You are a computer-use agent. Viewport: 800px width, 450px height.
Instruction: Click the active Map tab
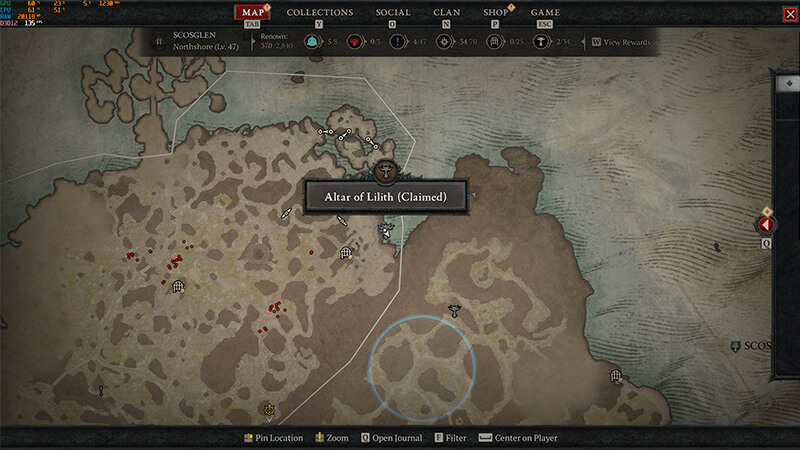coord(255,13)
